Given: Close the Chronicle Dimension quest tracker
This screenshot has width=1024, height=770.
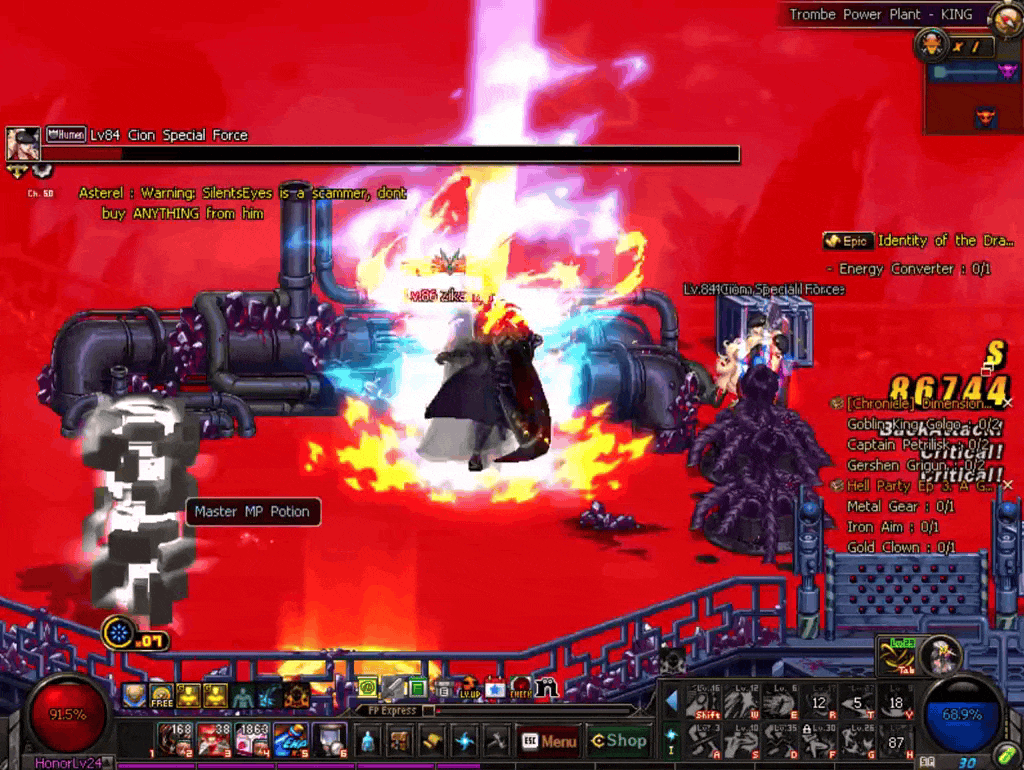Looking at the screenshot, I should coord(1007,403).
